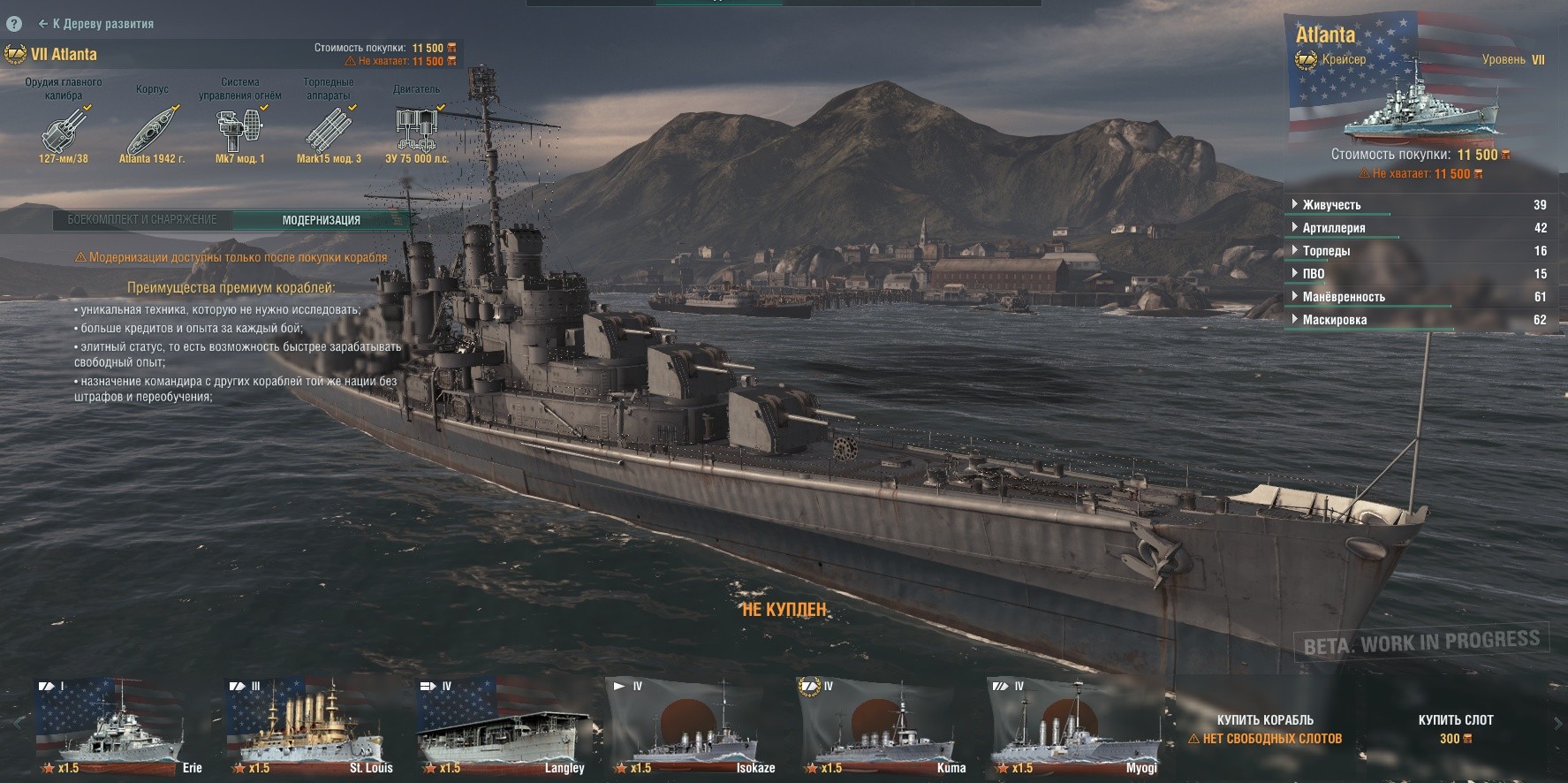Image resolution: width=1568 pixels, height=783 pixels.
Task: Expand the Живучесть stat row
Action: point(1331,205)
